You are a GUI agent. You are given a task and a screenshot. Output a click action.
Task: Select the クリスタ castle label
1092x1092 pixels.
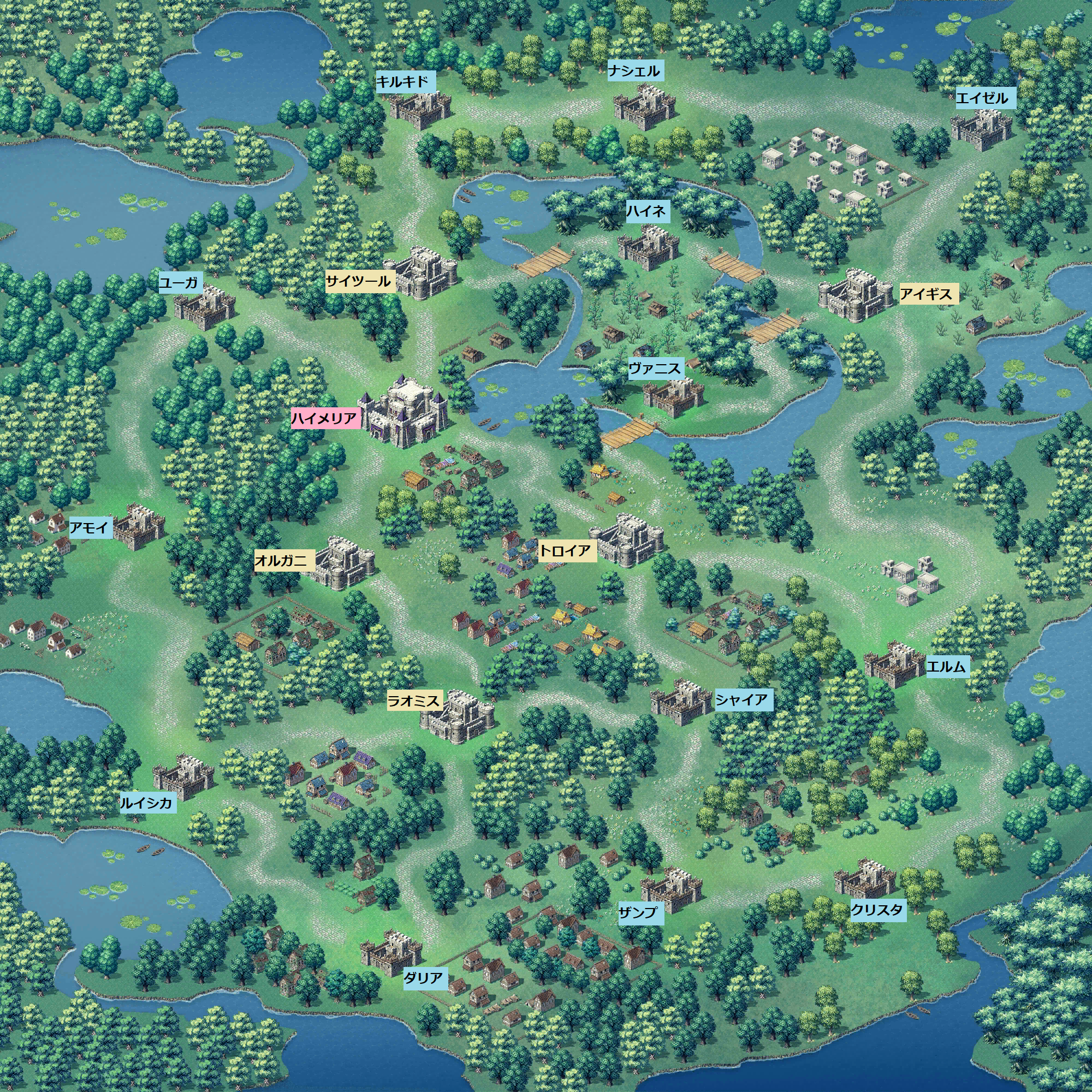[878, 910]
